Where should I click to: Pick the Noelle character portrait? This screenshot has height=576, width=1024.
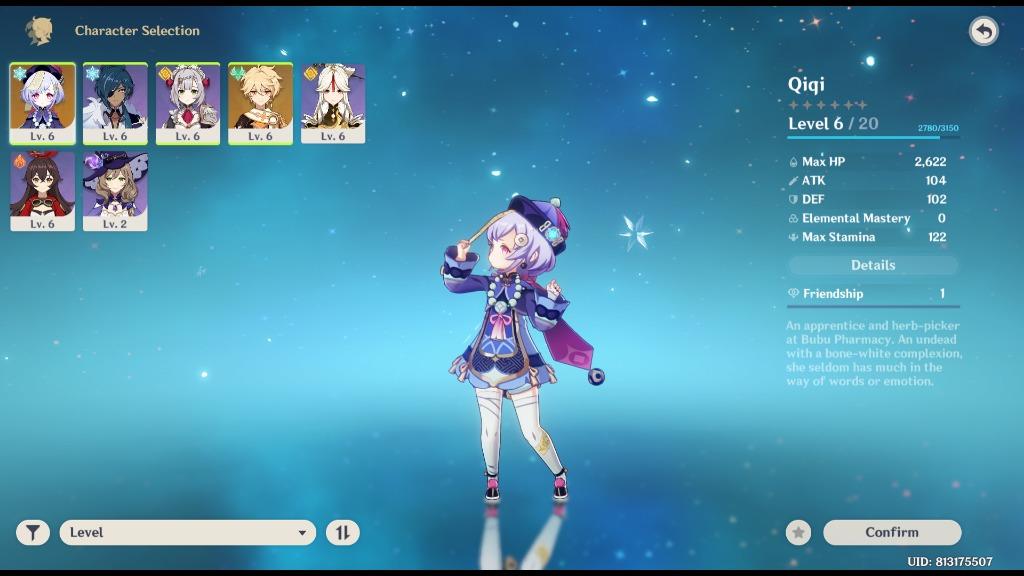tap(188, 103)
